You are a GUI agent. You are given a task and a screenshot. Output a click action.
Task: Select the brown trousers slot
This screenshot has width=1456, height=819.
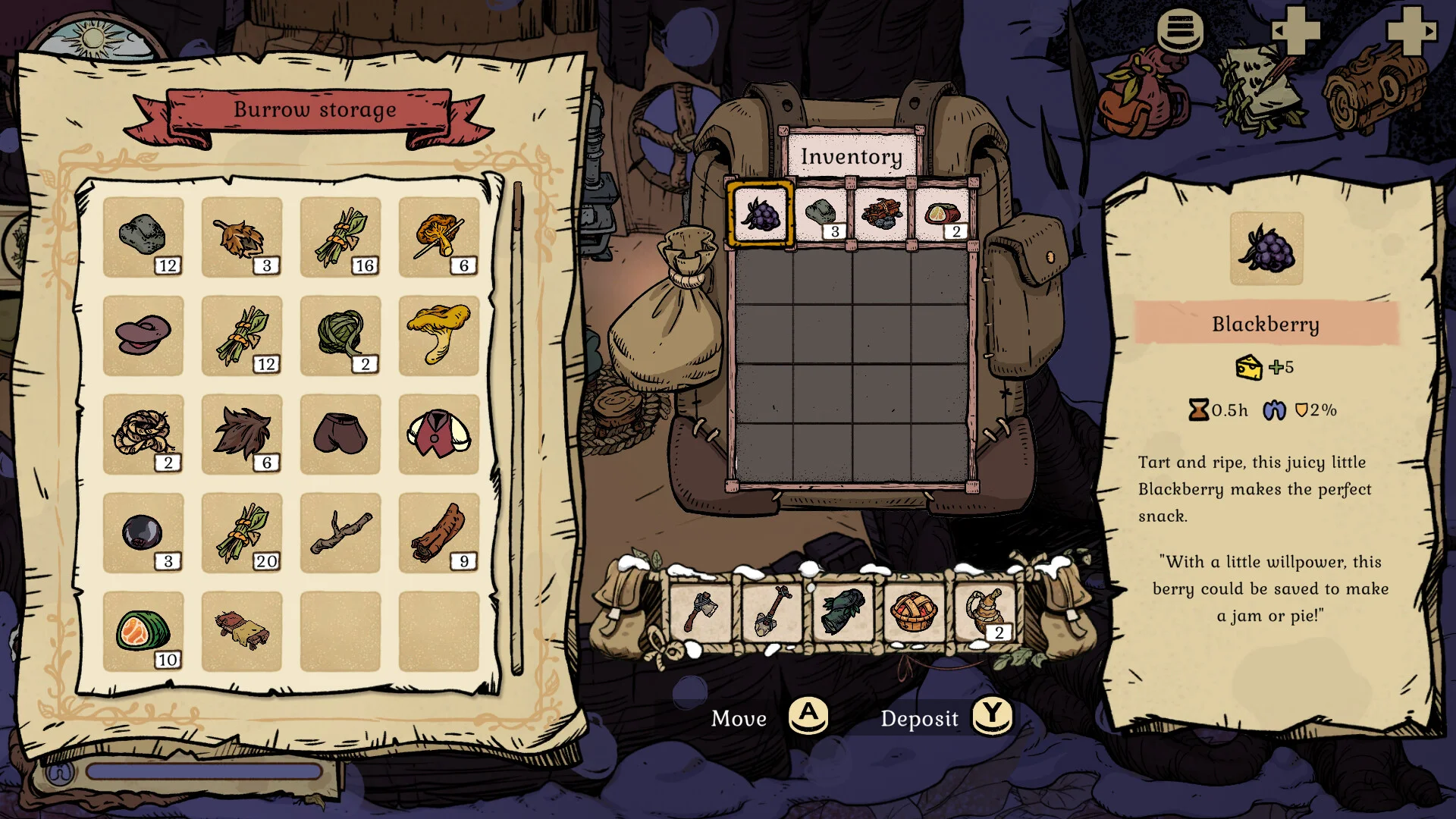click(340, 434)
